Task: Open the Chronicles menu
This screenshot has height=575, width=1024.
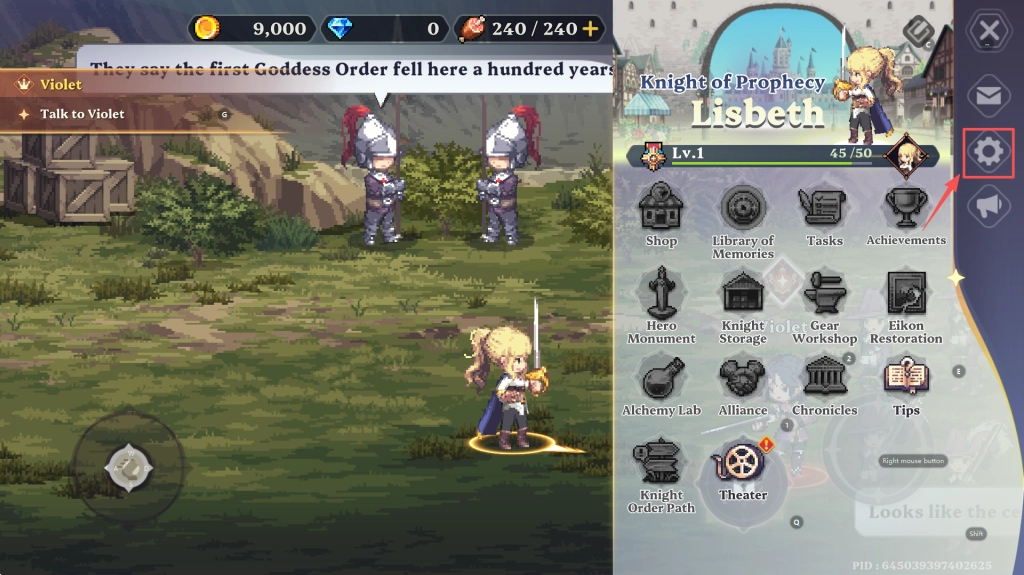Action: click(824, 380)
